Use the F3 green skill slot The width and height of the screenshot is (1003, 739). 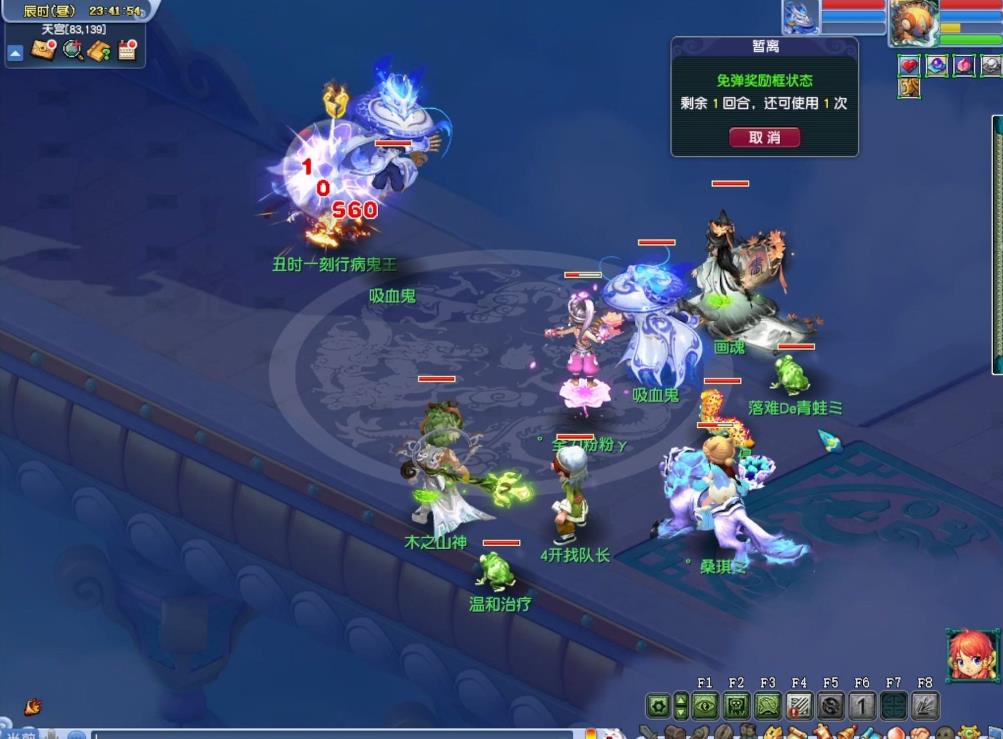click(767, 706)
